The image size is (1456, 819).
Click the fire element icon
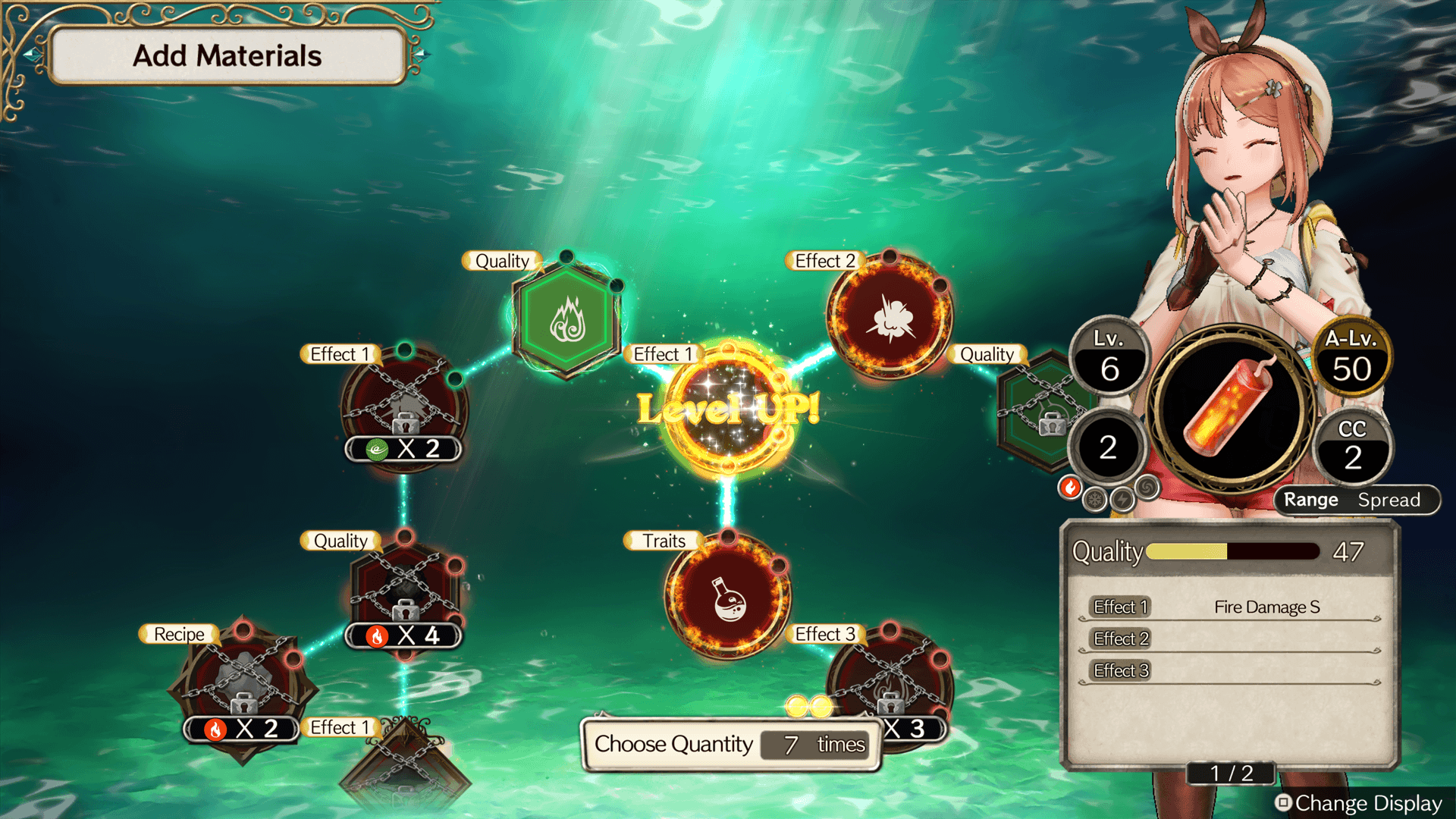click(1070, 488)
